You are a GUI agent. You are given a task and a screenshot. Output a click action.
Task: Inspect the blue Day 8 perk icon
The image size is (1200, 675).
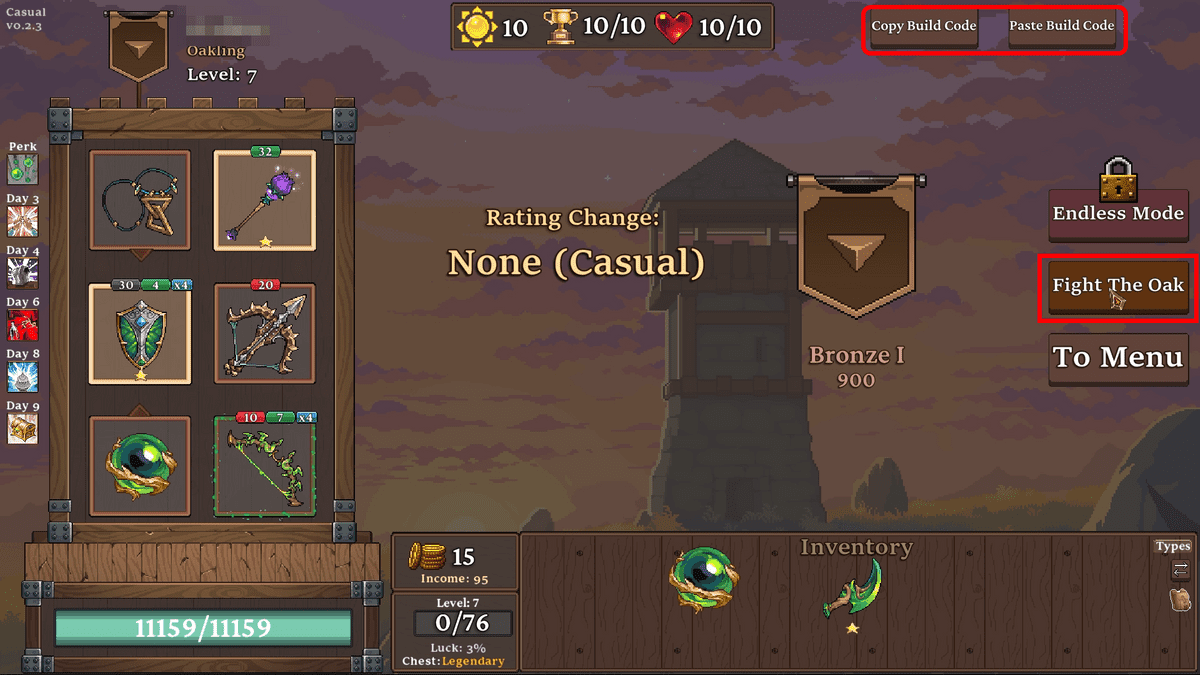(22, 377)
